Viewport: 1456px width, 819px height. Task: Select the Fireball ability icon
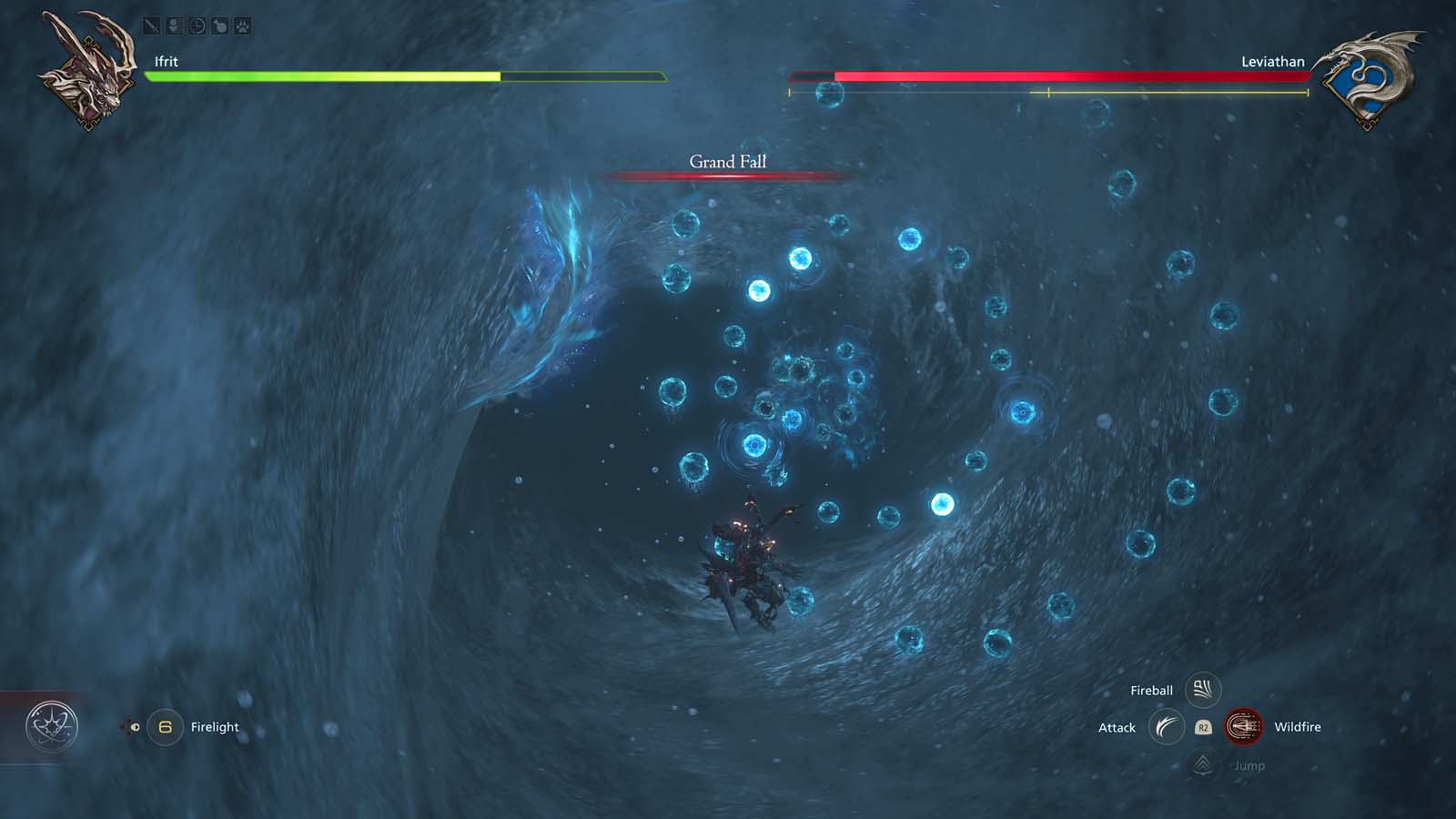click(x=1201, y=689)
